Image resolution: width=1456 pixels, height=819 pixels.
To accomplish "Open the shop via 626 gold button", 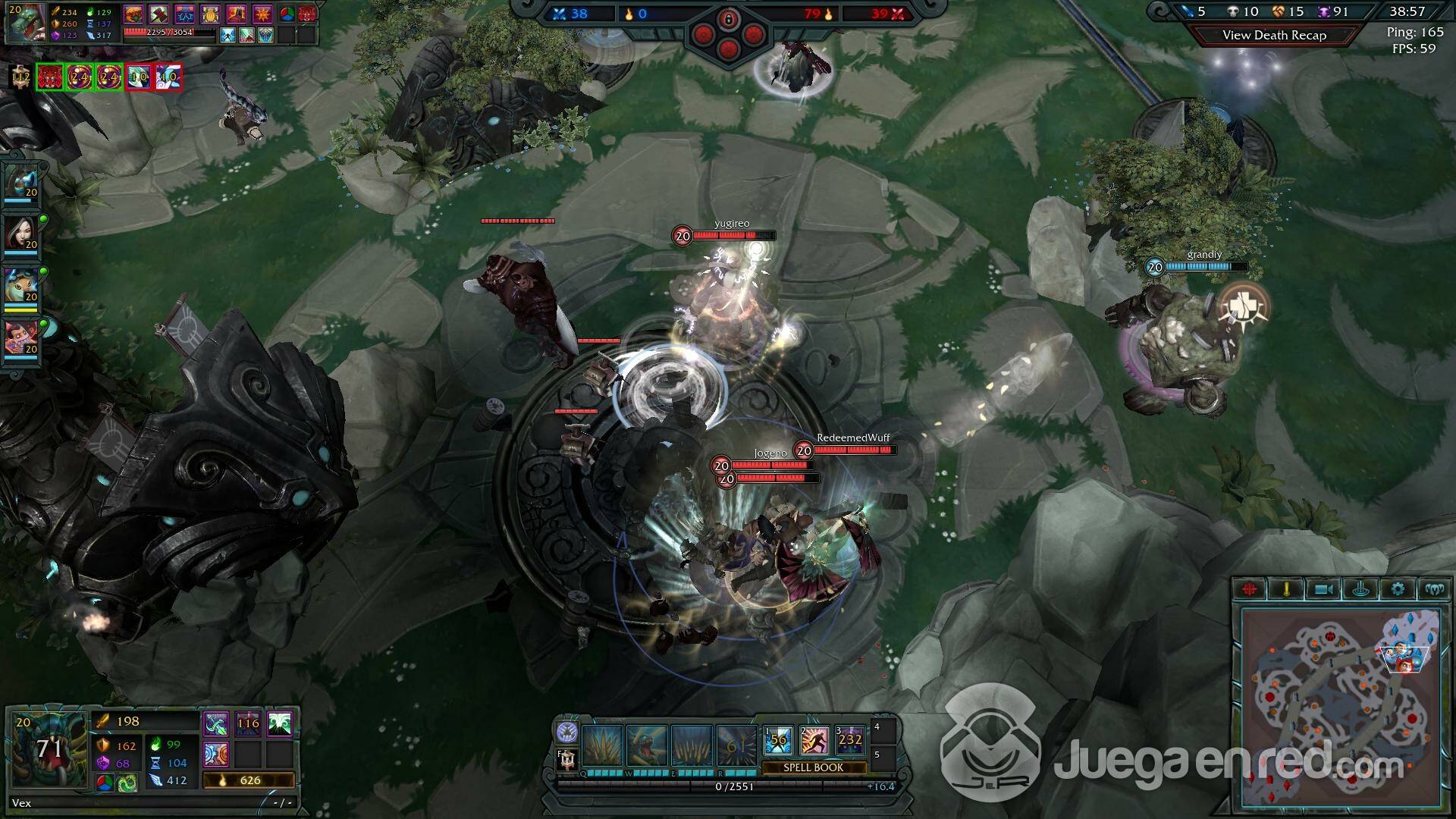I will pyautogui.click(x=248, y=780).
